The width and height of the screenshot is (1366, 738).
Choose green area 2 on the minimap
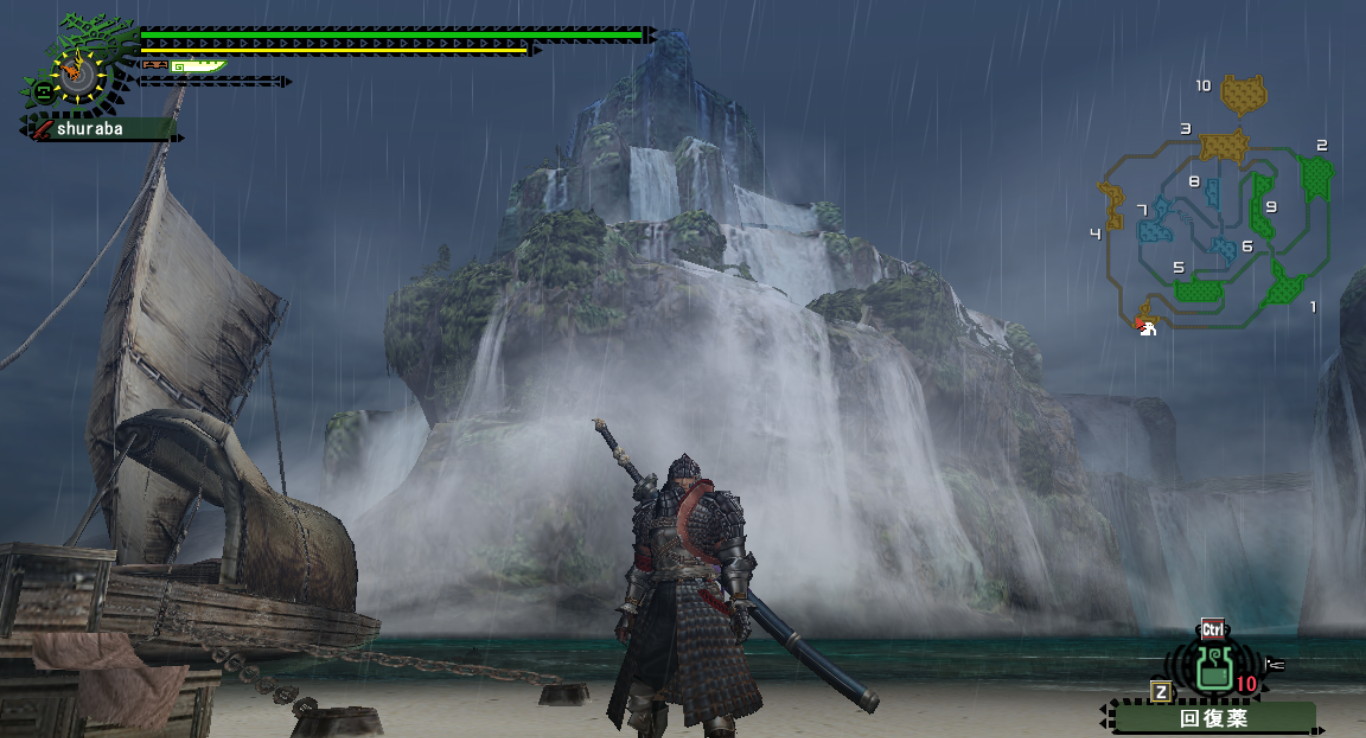point(1317,177)
